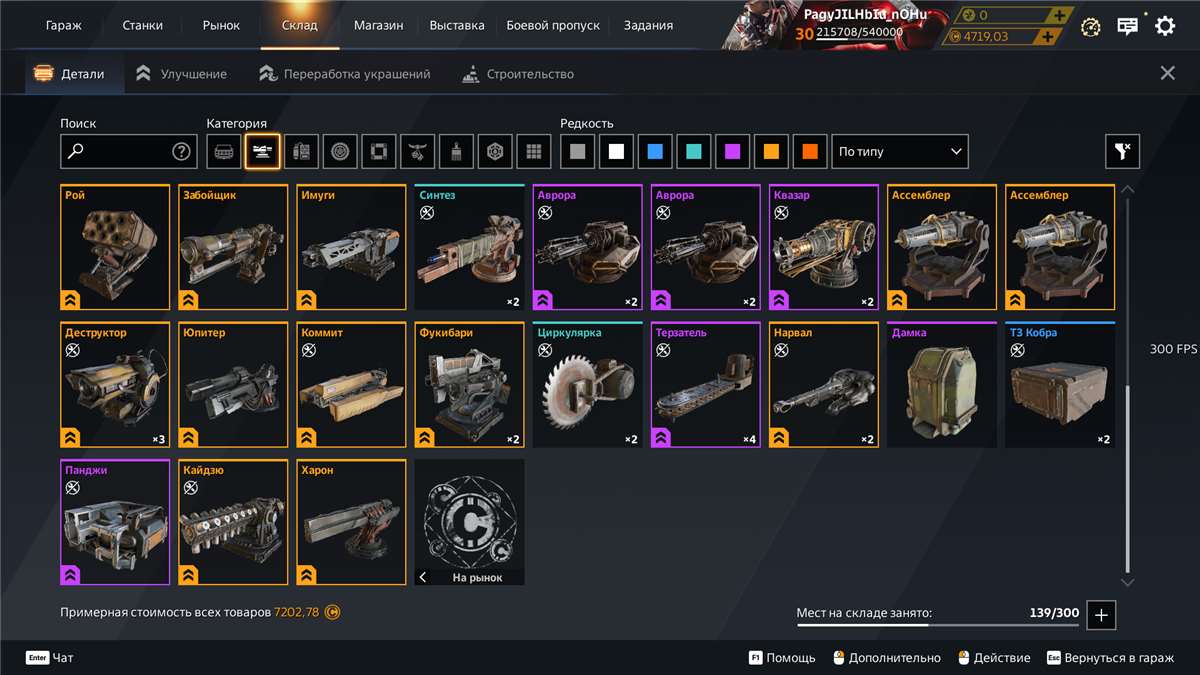This screenshot has width=1200, height=675.
Task: Click the На рынок market tile
Action: [x=469, y=522]
